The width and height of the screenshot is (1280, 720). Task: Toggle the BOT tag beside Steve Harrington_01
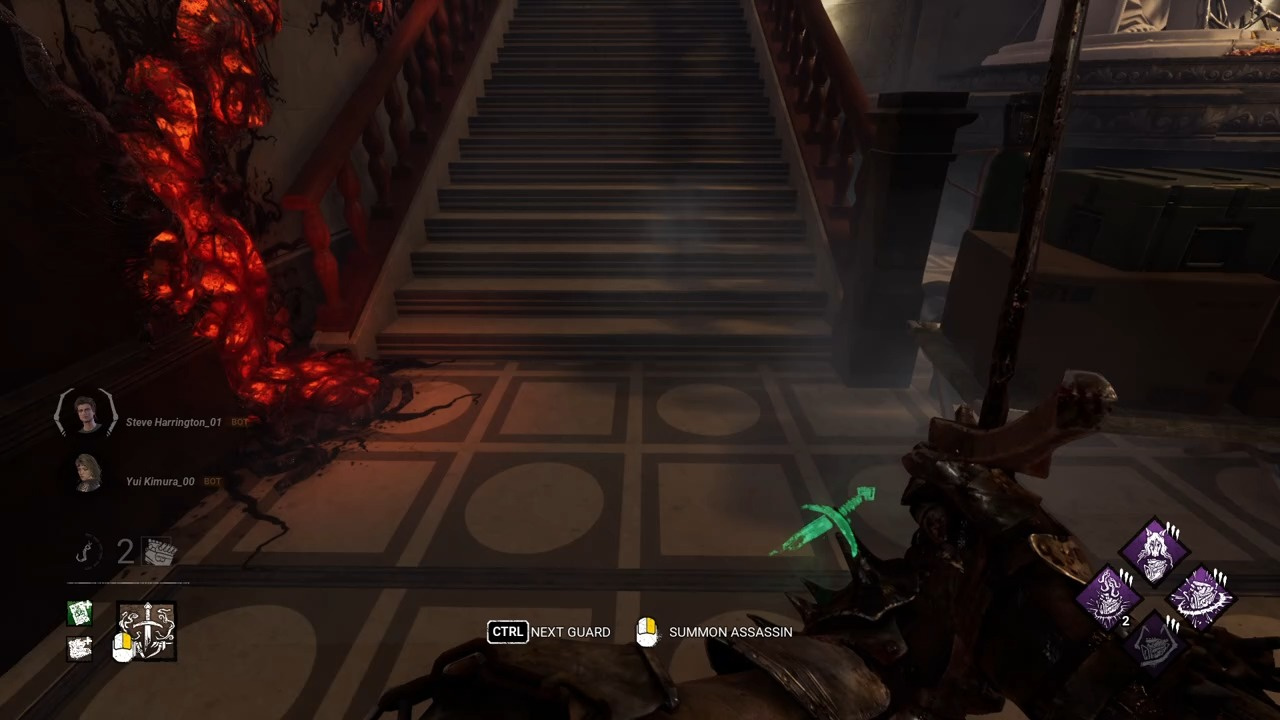tap(239, 421)
